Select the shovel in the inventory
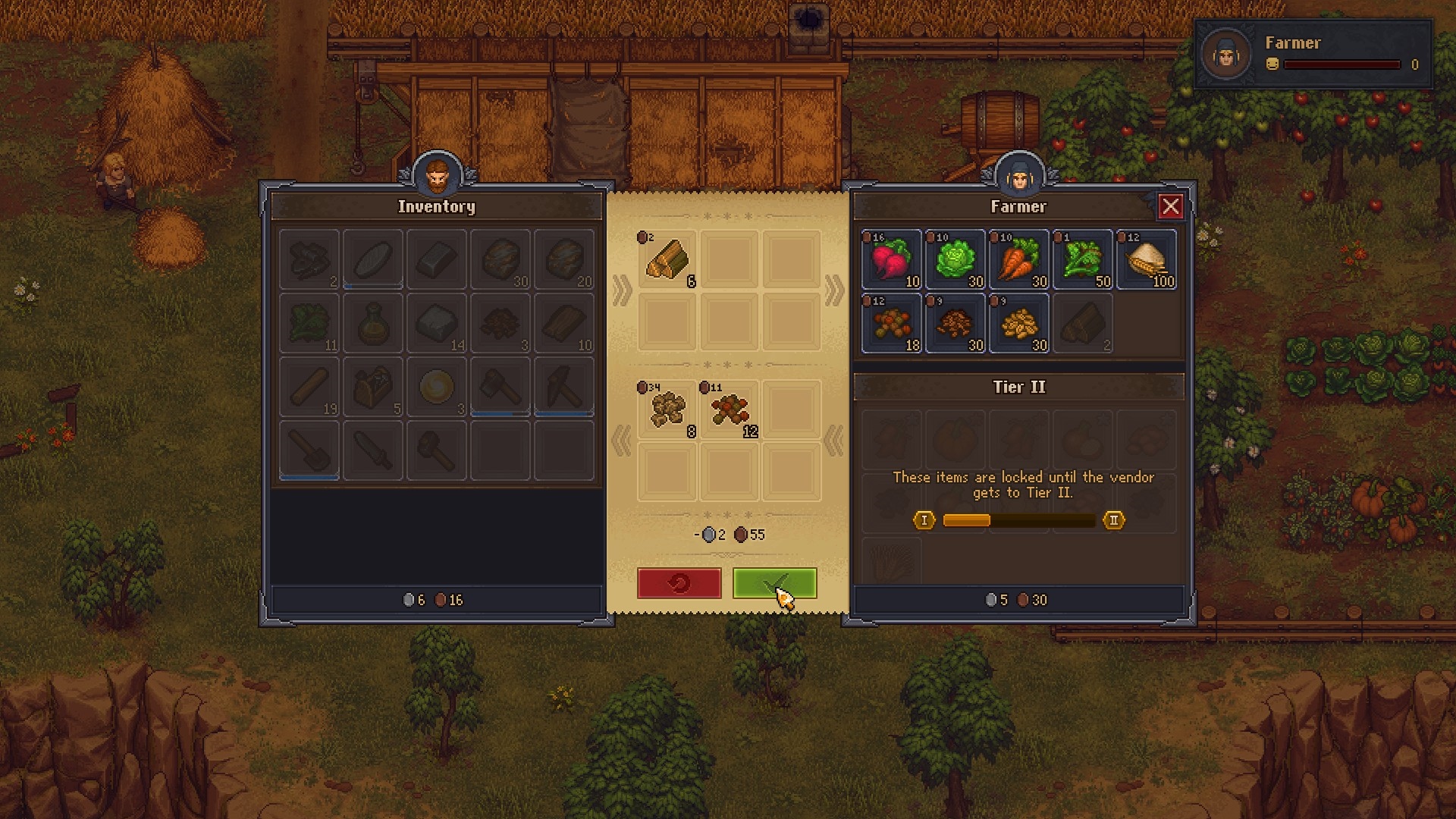Image resolution: width=1456 pixels, height=819 pixels. click(x=309, y=450)
